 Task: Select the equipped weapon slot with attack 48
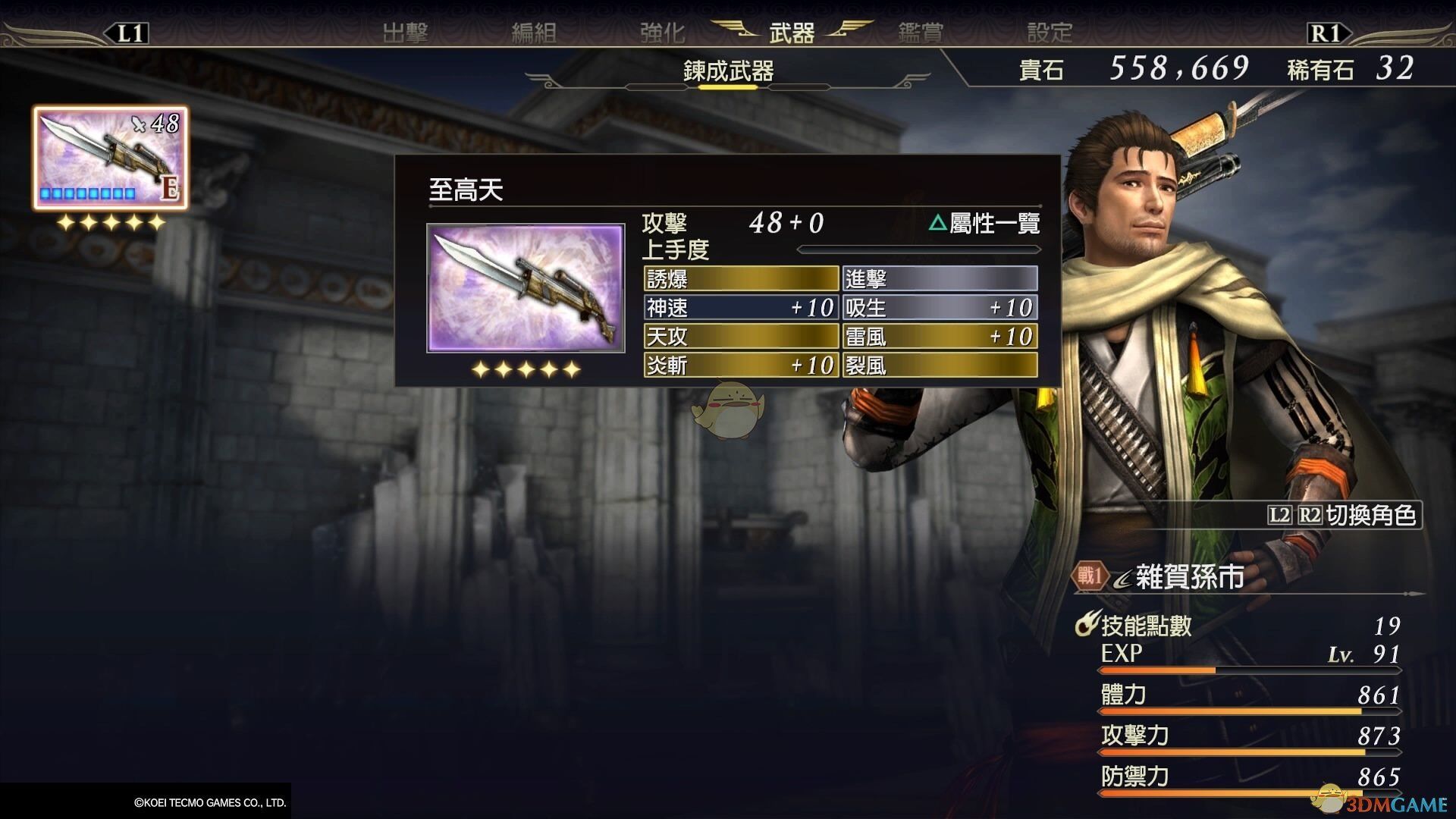click(x=110, y=158)
